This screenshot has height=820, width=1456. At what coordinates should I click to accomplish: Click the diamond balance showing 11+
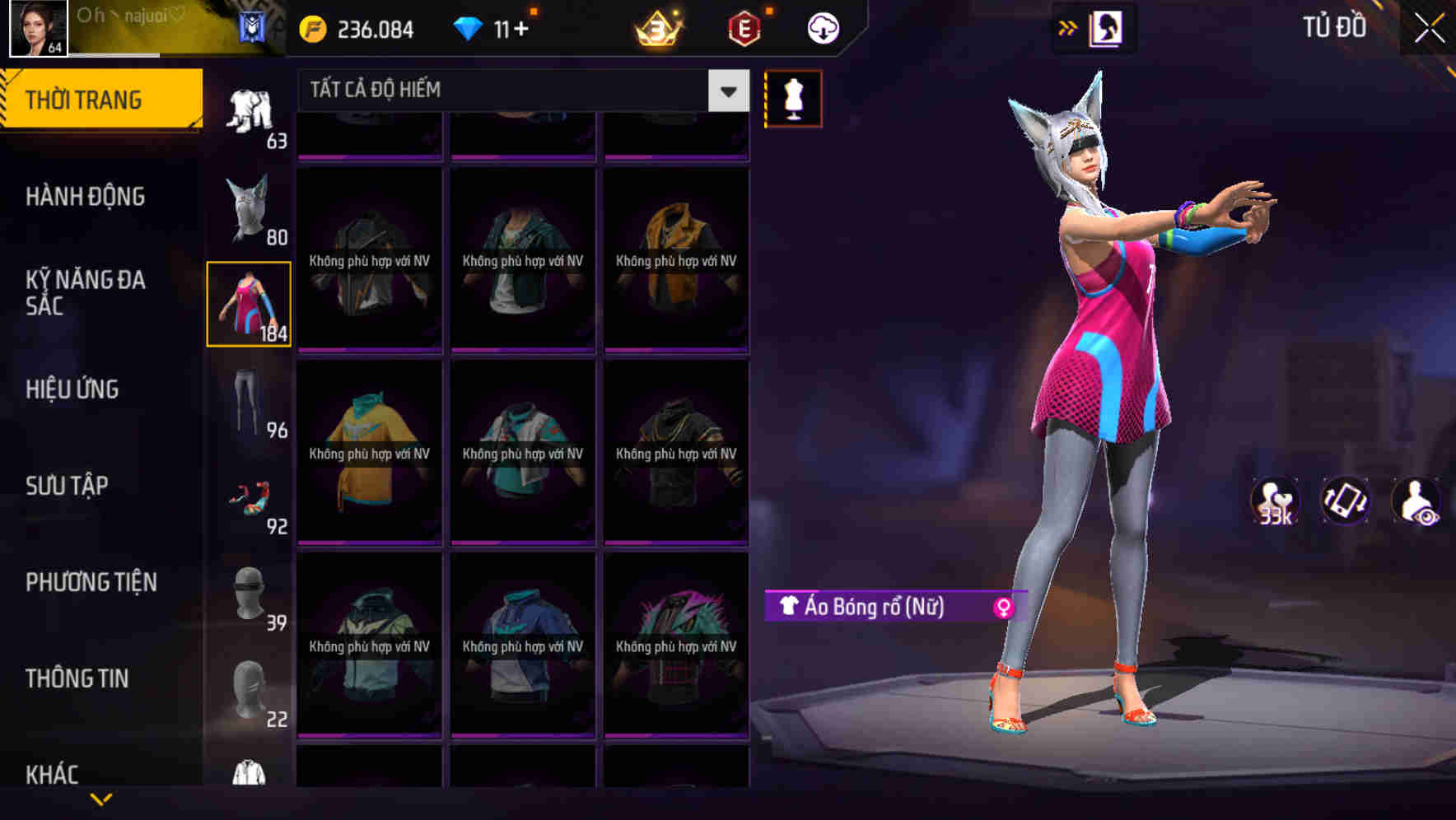point(494,27)
